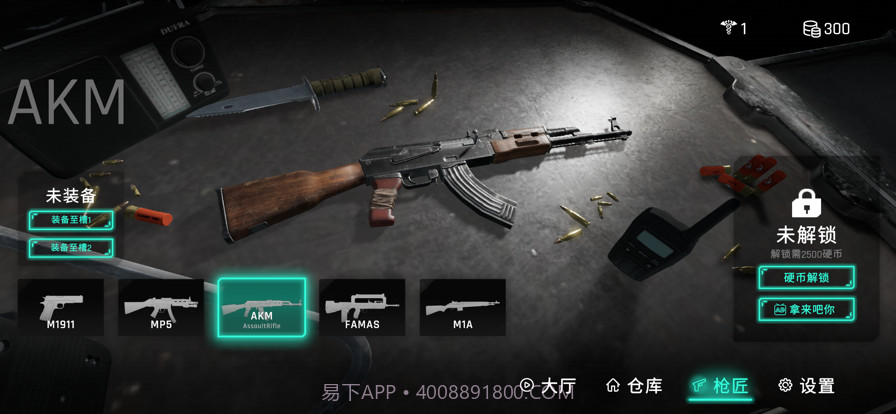Viewport: 896px width, 414px height.
Task: Equip weapon to slot 1 (装备至槽1)
Action: tap(71, 220)
